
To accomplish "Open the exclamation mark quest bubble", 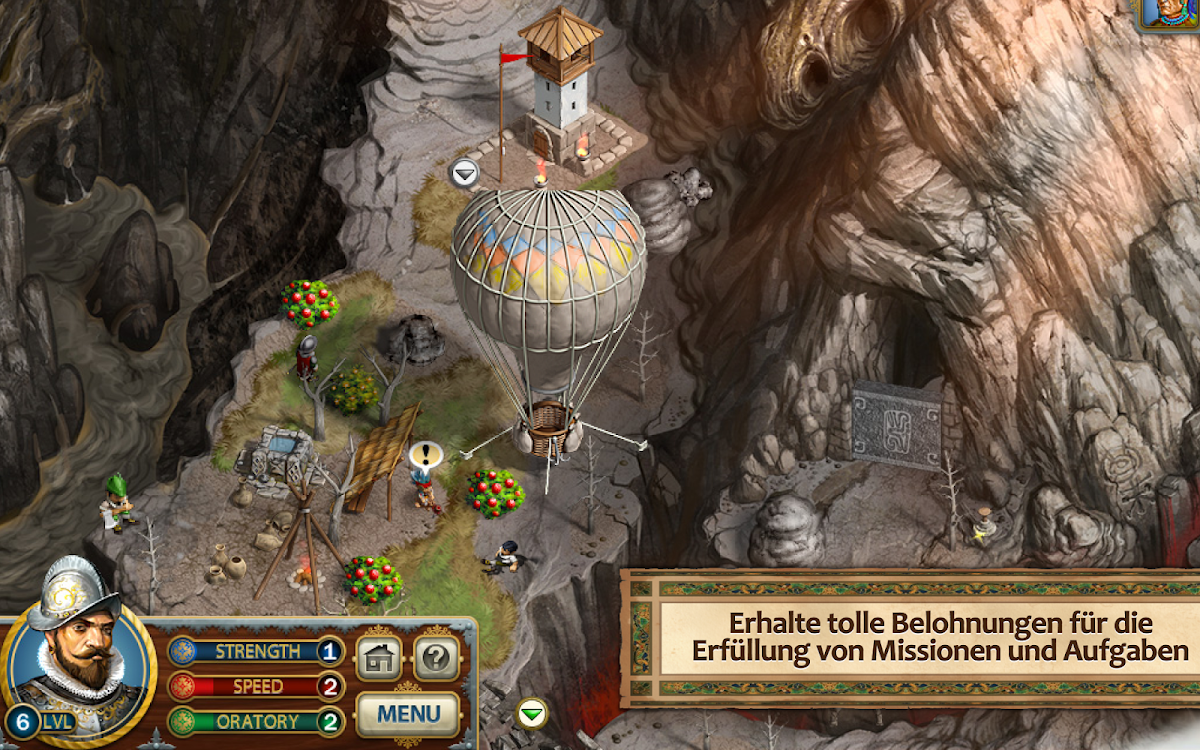I will click(x=424, y=456).
